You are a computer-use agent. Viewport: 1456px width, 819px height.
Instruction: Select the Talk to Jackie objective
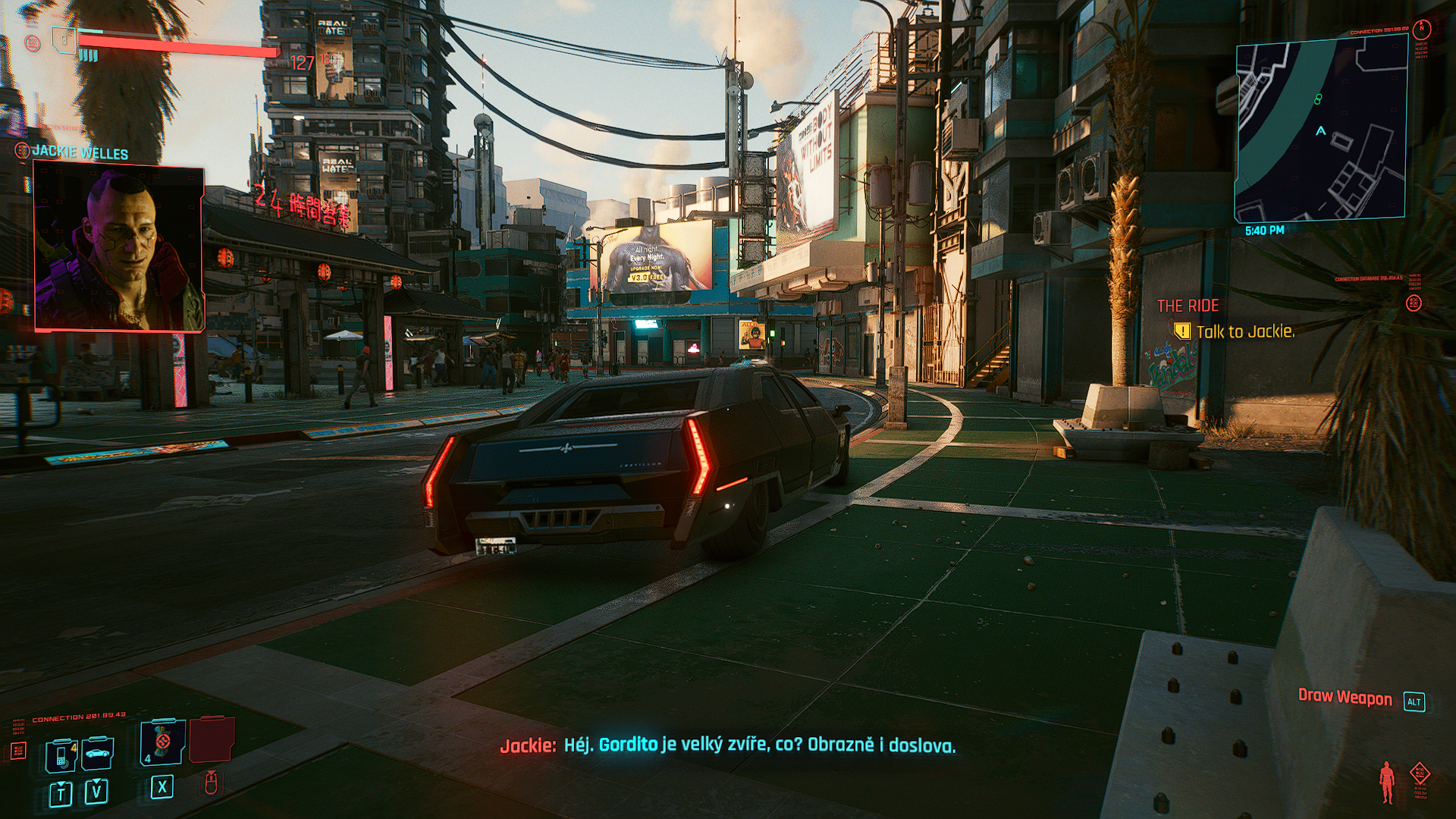coord(1244,331)
